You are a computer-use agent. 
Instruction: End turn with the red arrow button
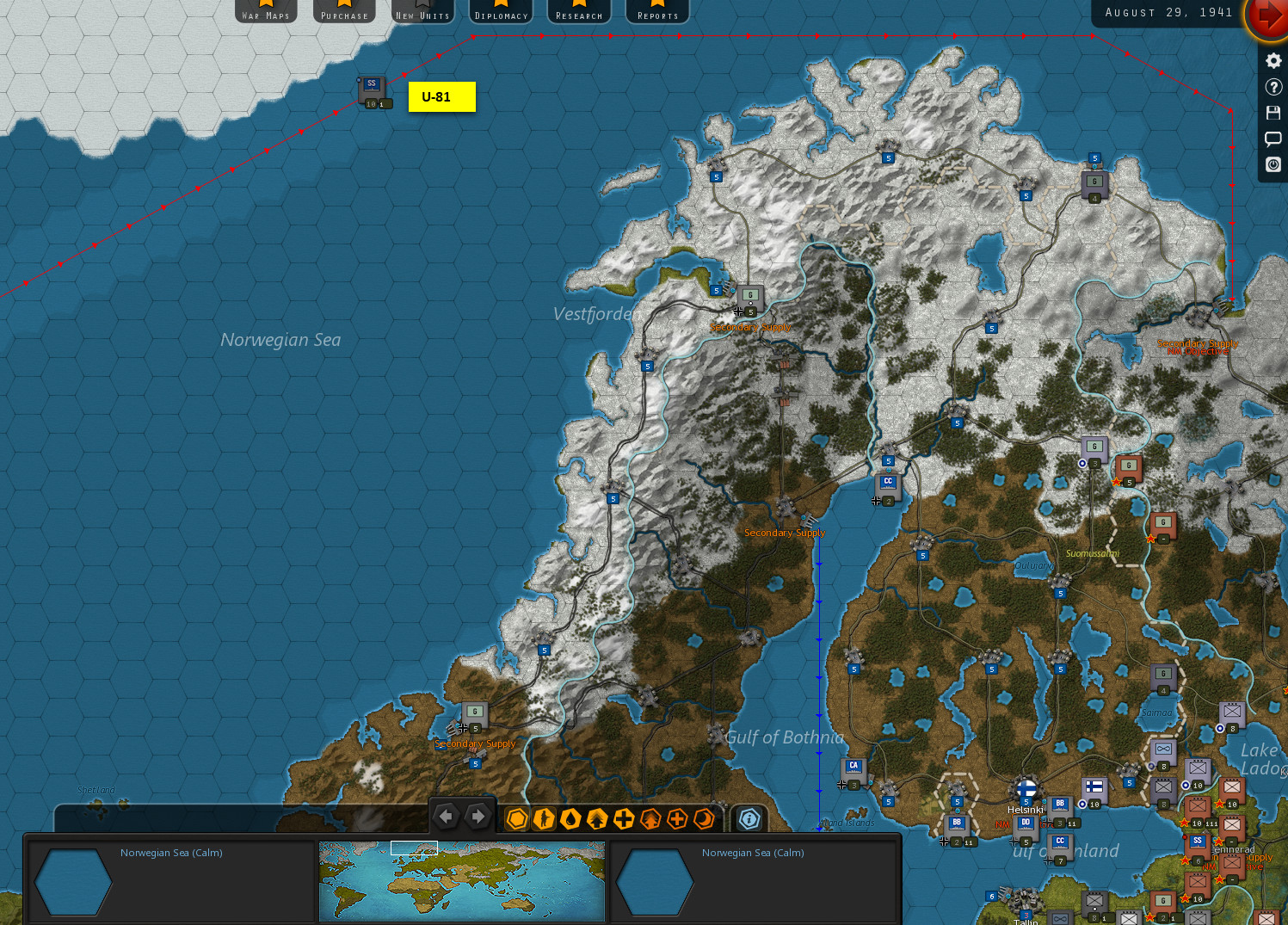coord(1268,16)
